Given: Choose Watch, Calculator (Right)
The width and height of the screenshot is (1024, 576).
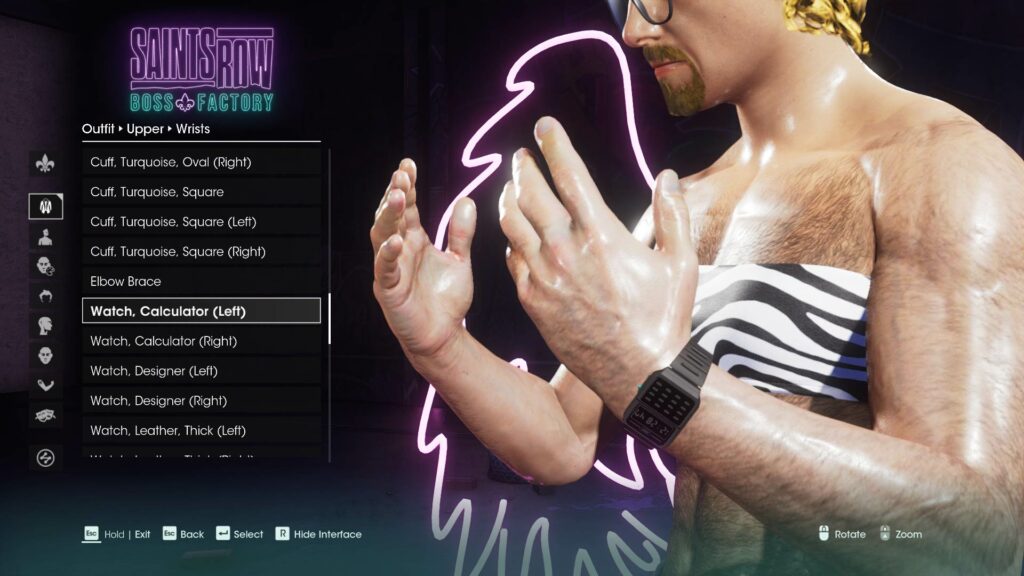Looking at the screenshot, I should [201, 341].
